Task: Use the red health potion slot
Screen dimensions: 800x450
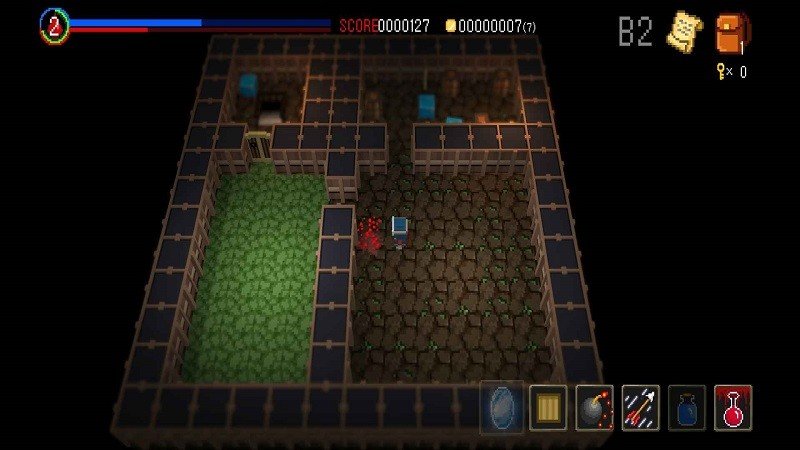Action: [x=733, y=407]
